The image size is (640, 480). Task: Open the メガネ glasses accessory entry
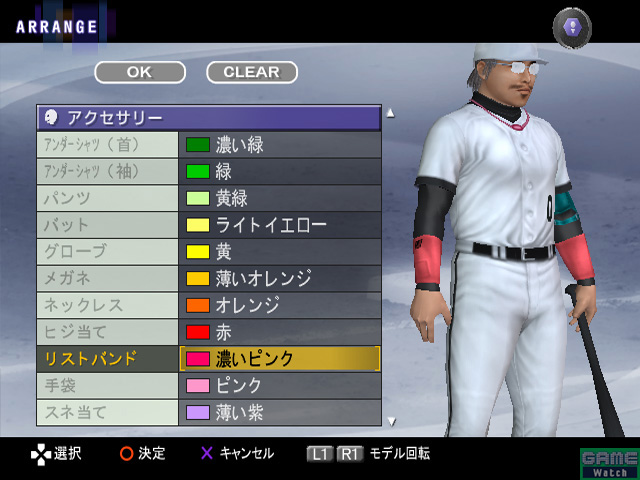tap(107, 278)
